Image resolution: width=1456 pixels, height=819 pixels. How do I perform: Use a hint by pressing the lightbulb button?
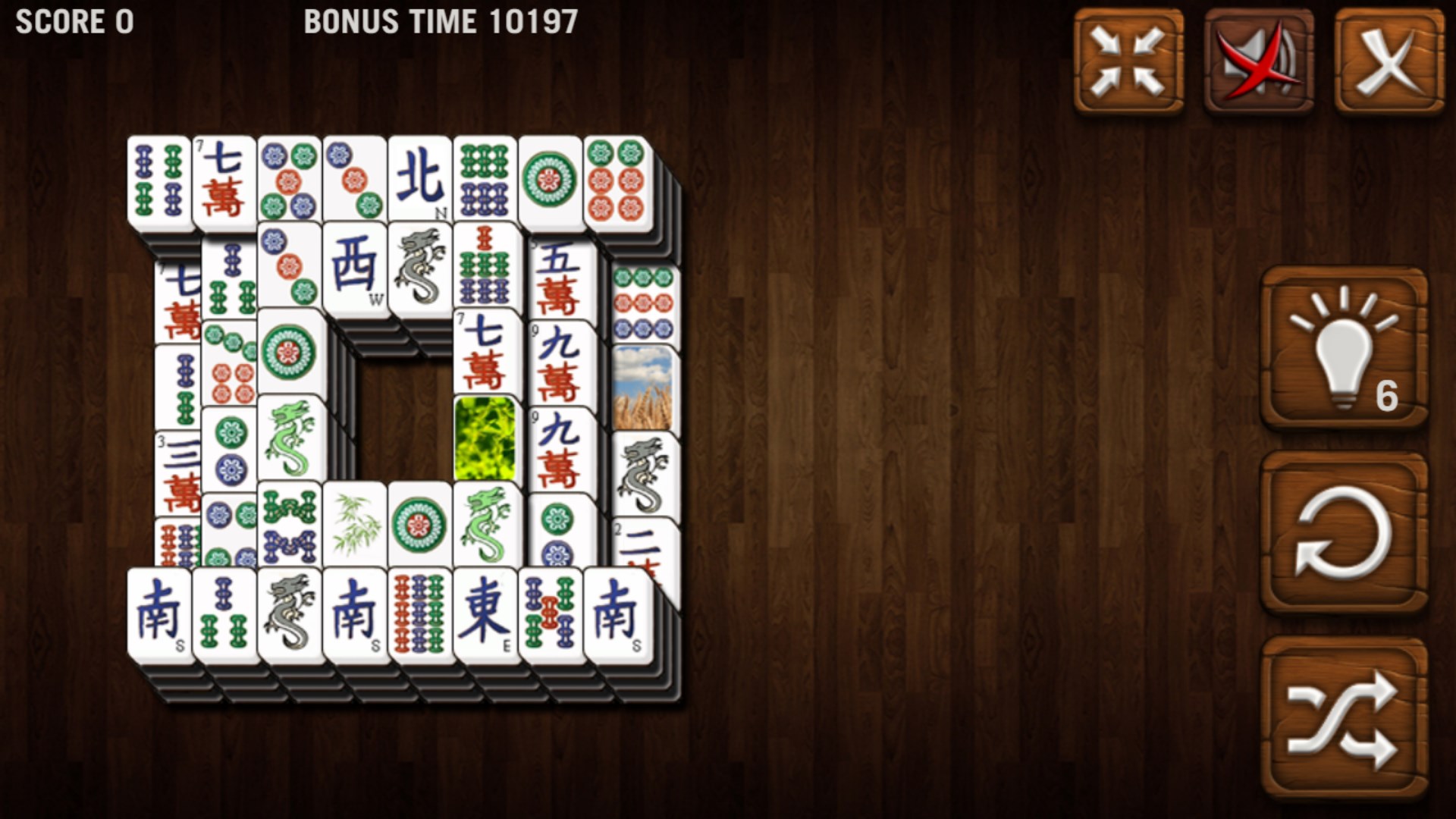[1341, 349]
